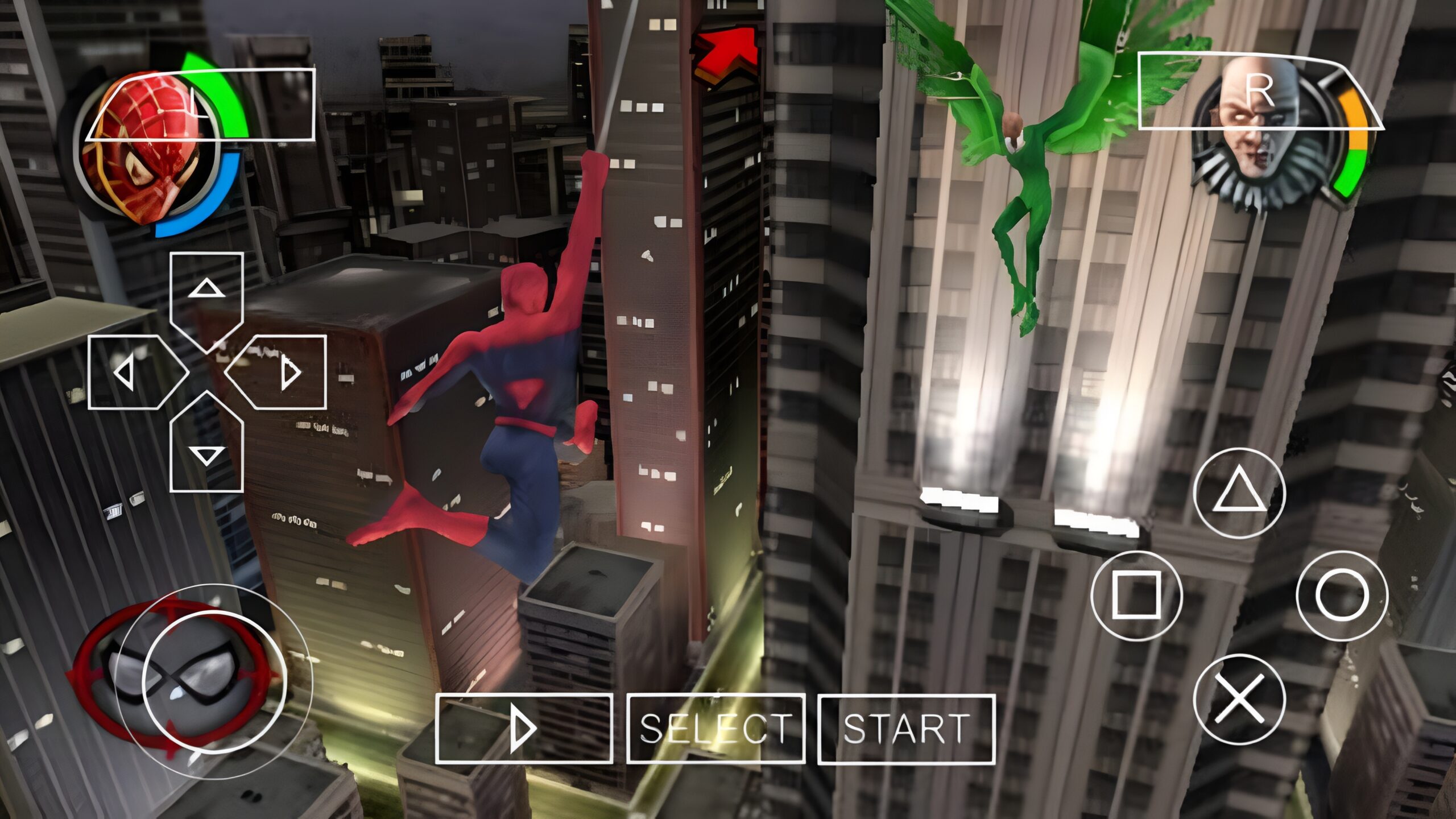
Task: Toggle the fast-forward play arrow button
Action: (x=524, y=729)
